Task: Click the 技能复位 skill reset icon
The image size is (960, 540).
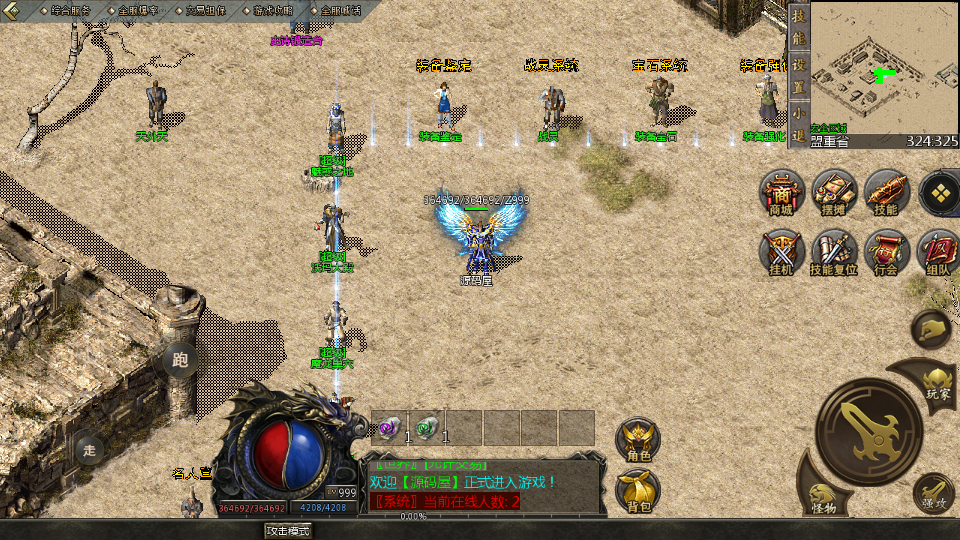Action: tap(833, 253)
